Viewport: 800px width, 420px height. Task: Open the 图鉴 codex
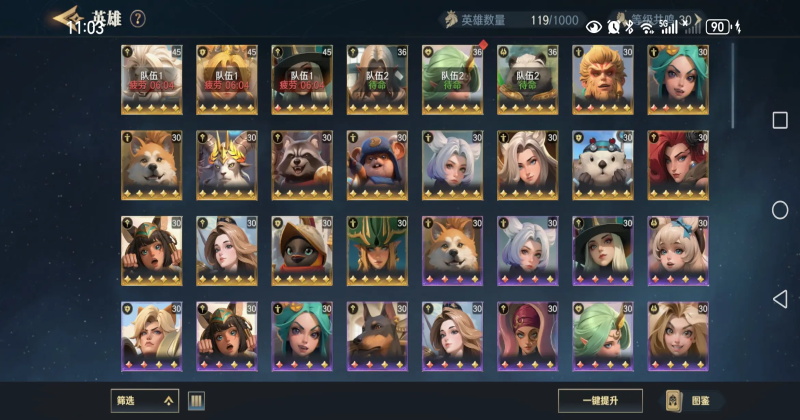coord(692,401)
